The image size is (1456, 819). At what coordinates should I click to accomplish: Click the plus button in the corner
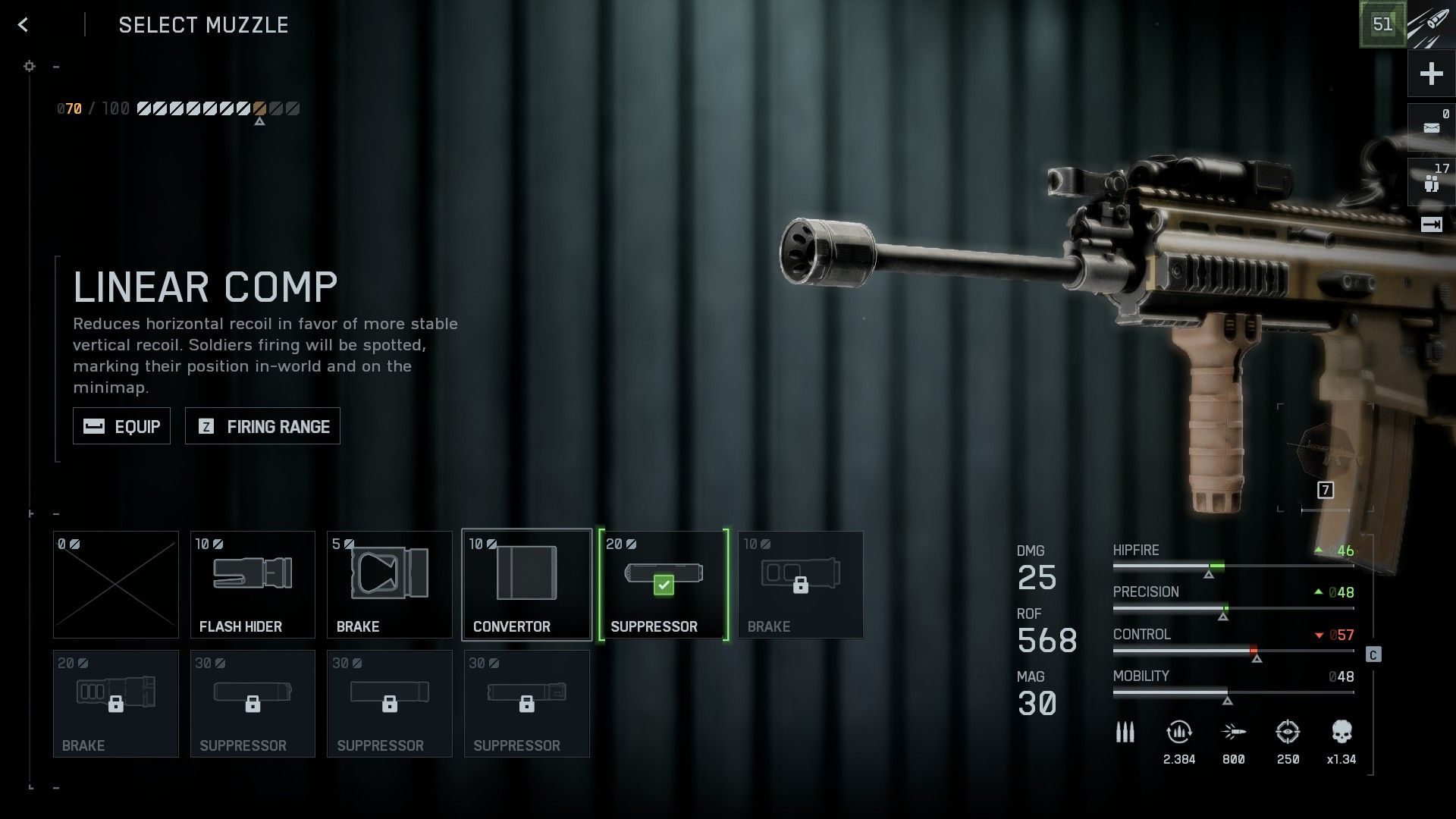click(x=1431, y=74)
